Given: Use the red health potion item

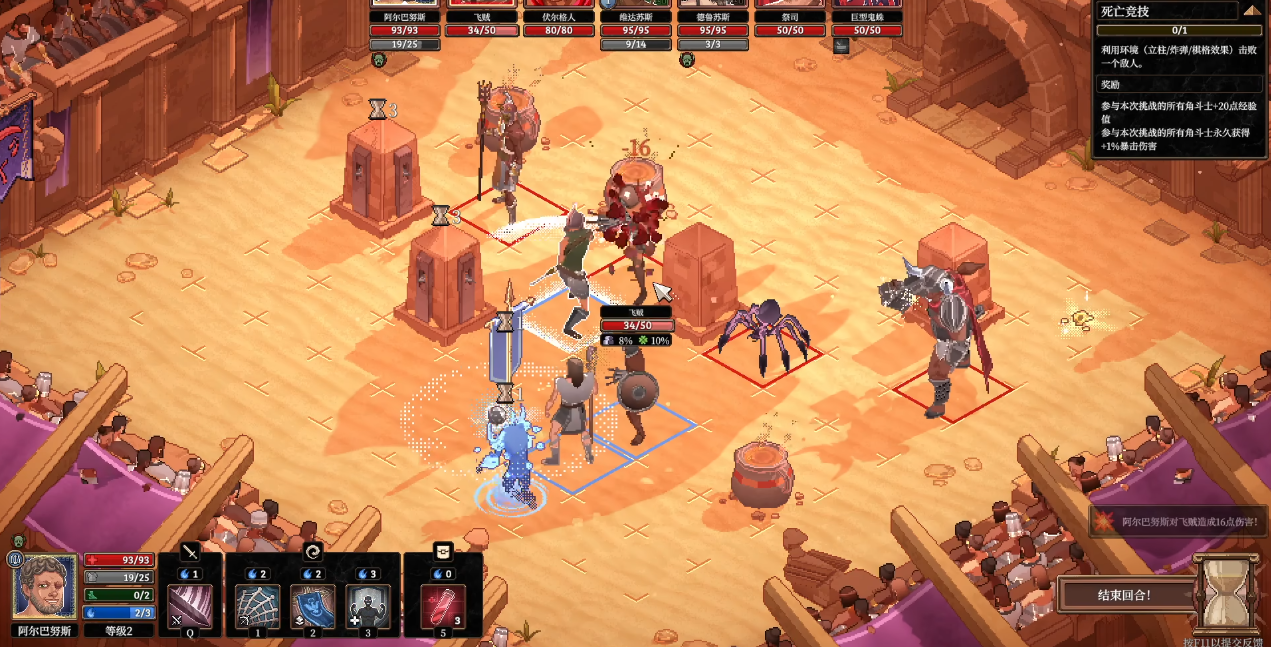Looking at the screenshot, I should [x=444, y=606].
